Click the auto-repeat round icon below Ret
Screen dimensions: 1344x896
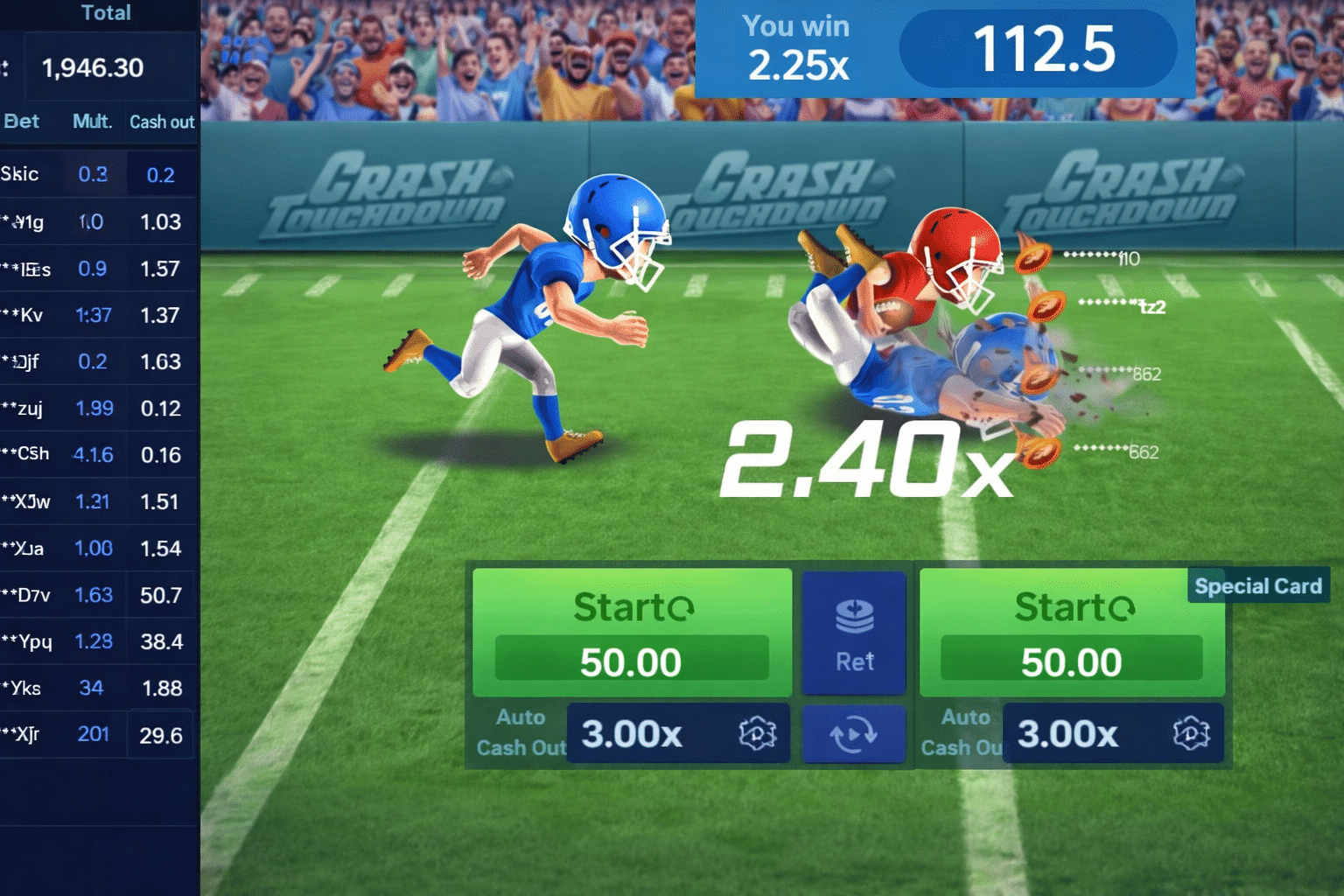point(853,734)
